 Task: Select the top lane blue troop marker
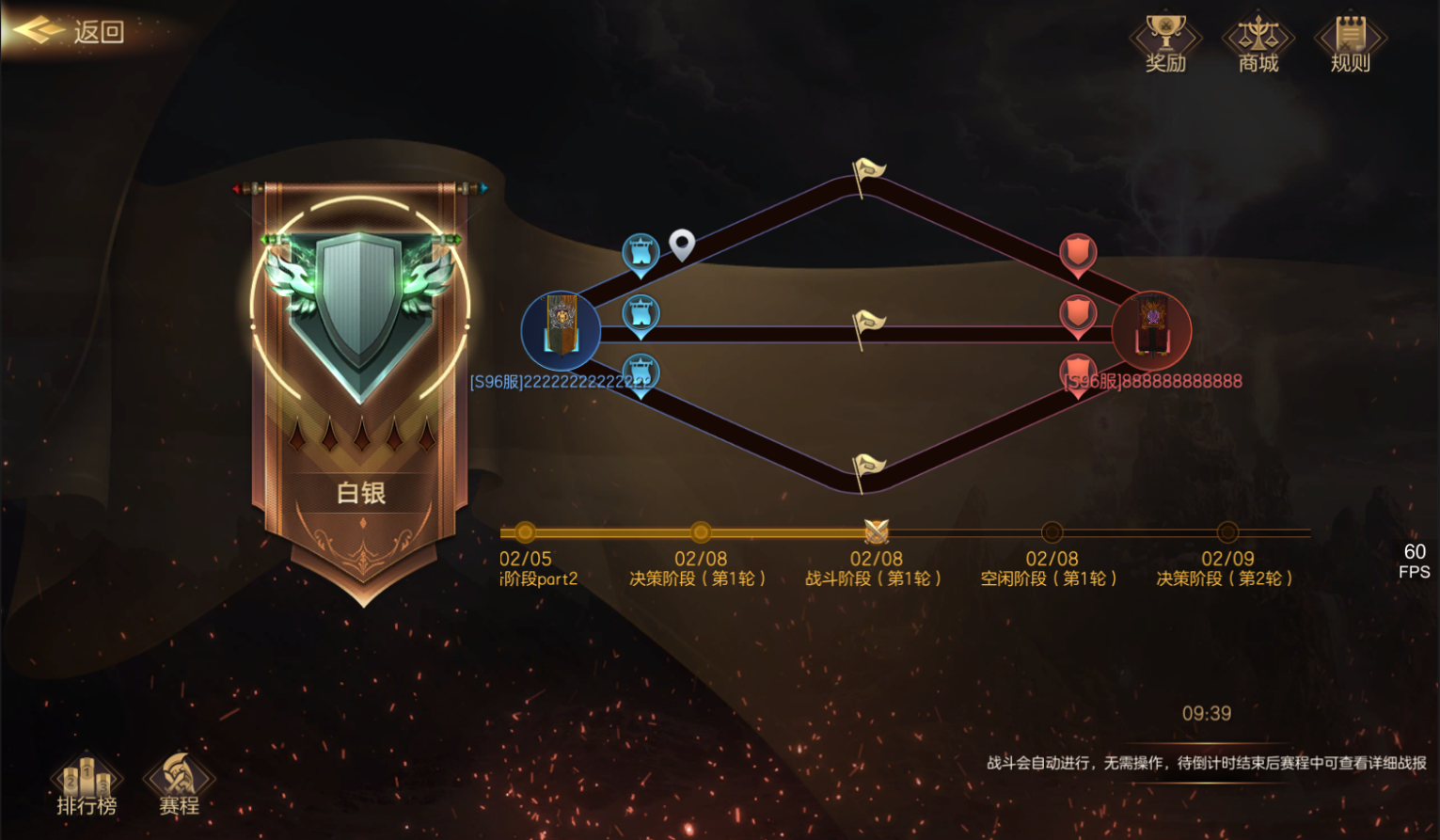click(x=641, y=253)
